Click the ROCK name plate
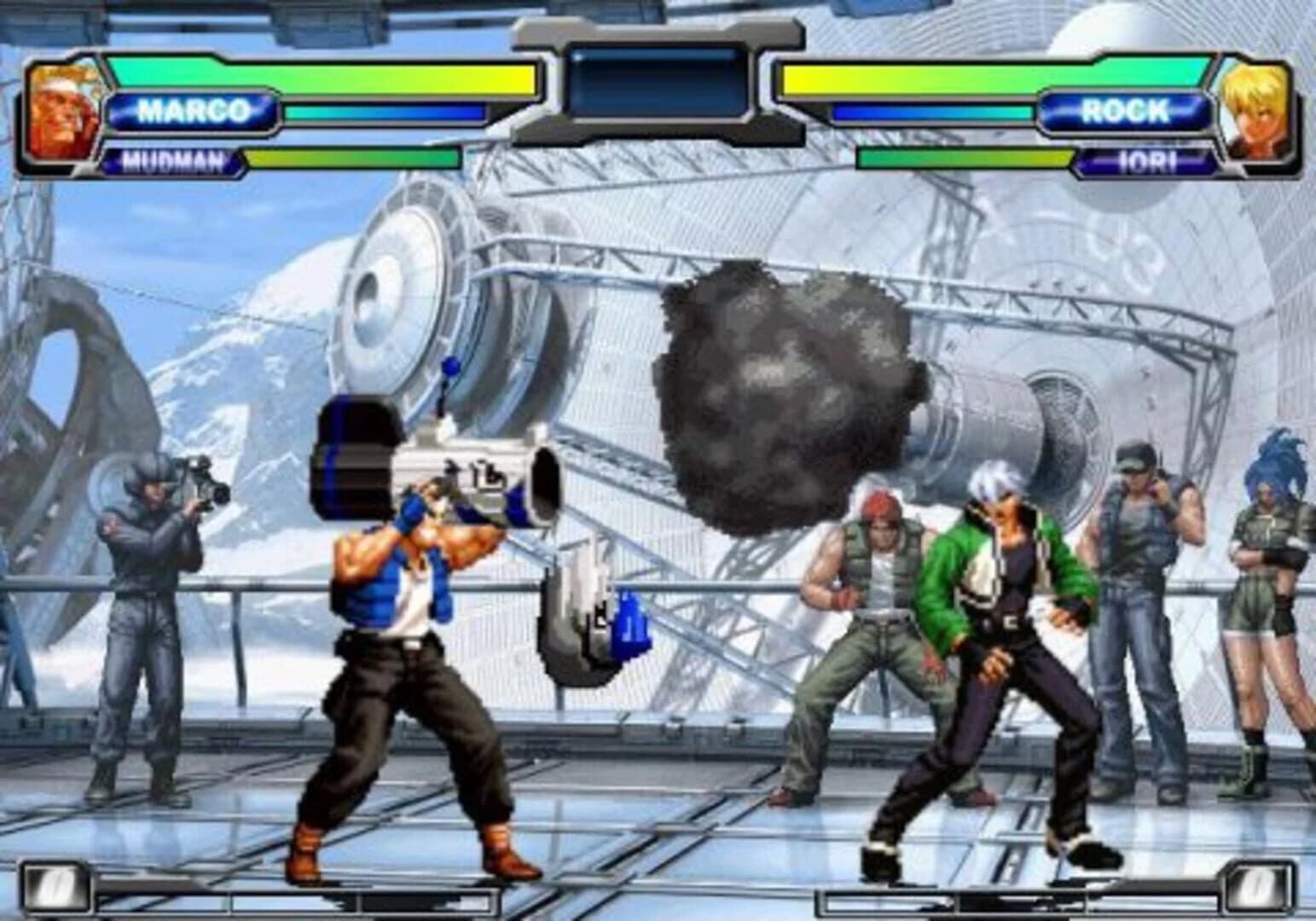Viewport: 1316px width, 921px height. 1128,109
